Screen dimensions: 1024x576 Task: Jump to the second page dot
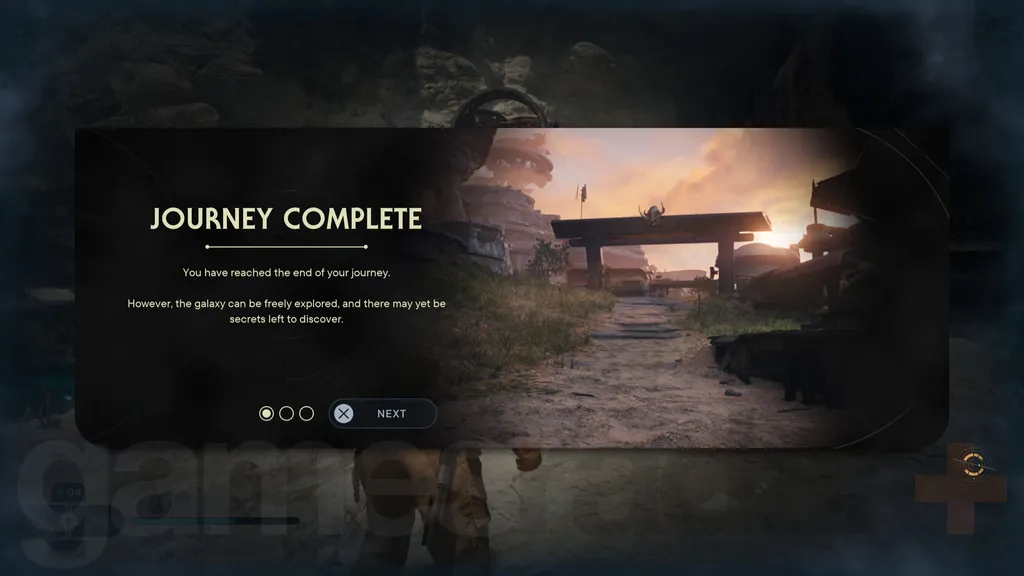pos(286,413)
